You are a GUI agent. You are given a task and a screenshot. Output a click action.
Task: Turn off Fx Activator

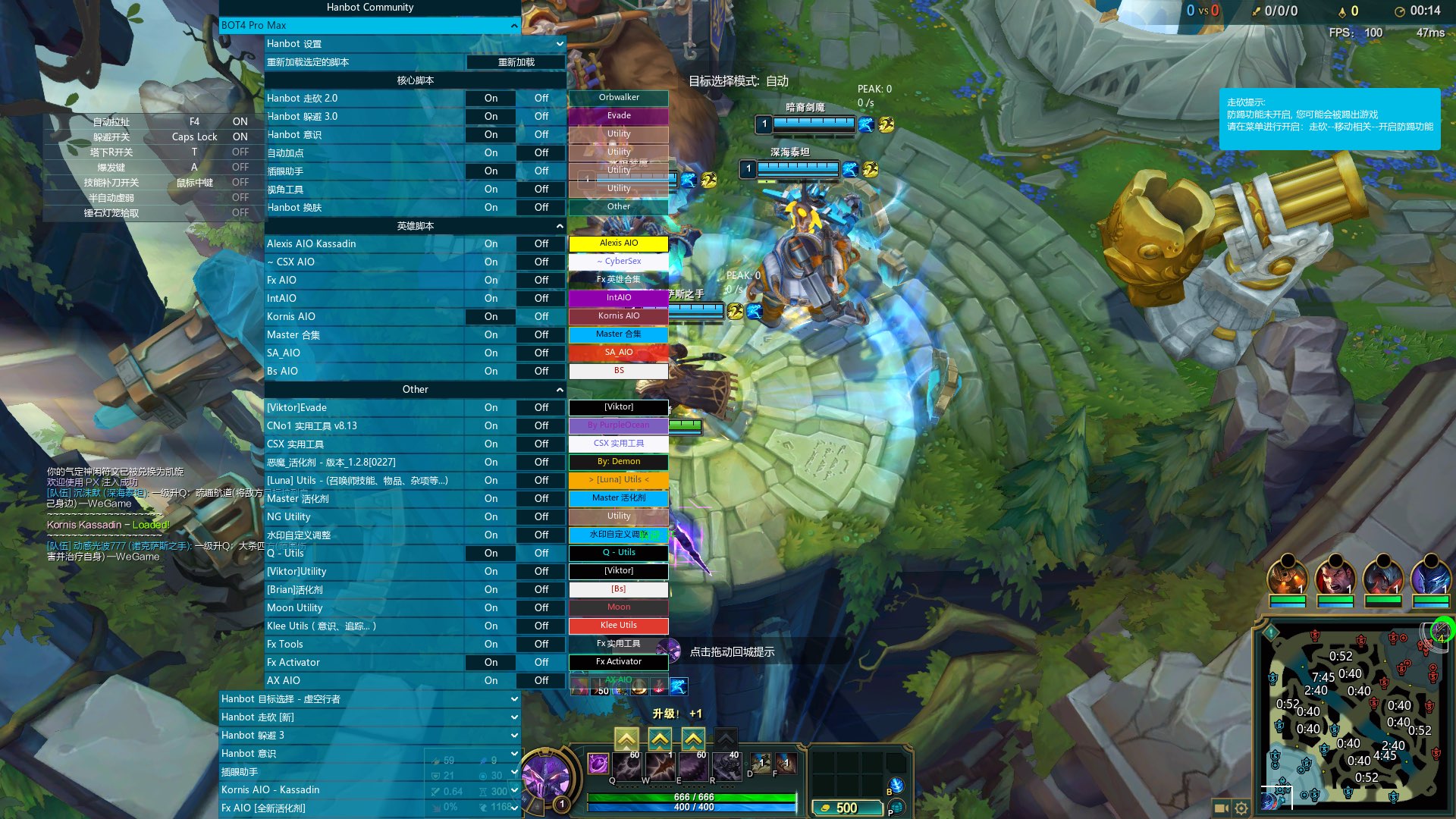coord(541,663)
